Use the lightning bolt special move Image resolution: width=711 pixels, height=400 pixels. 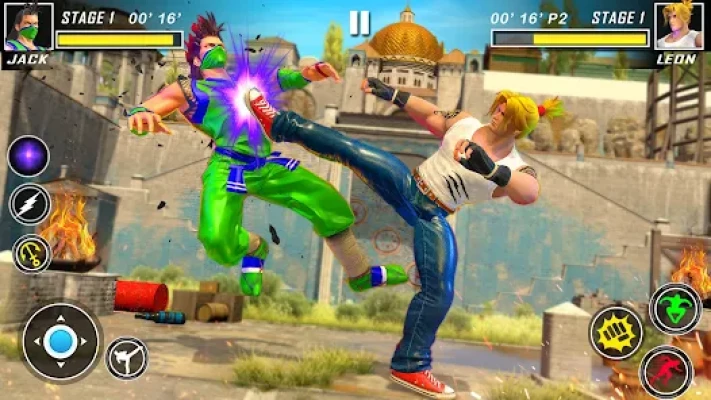tap(29, 205)
